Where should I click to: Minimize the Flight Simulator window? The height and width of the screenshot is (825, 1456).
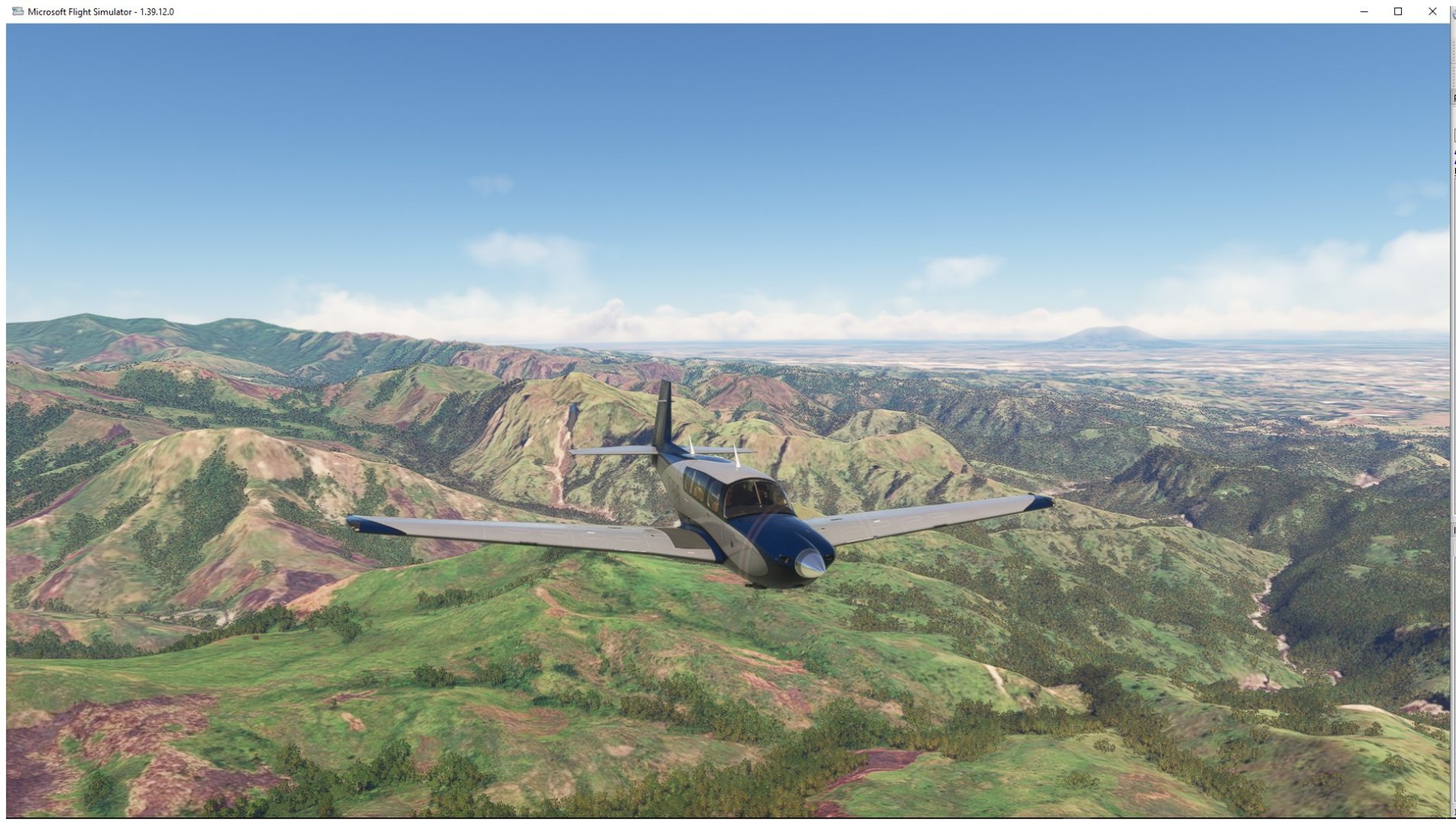1364,11
